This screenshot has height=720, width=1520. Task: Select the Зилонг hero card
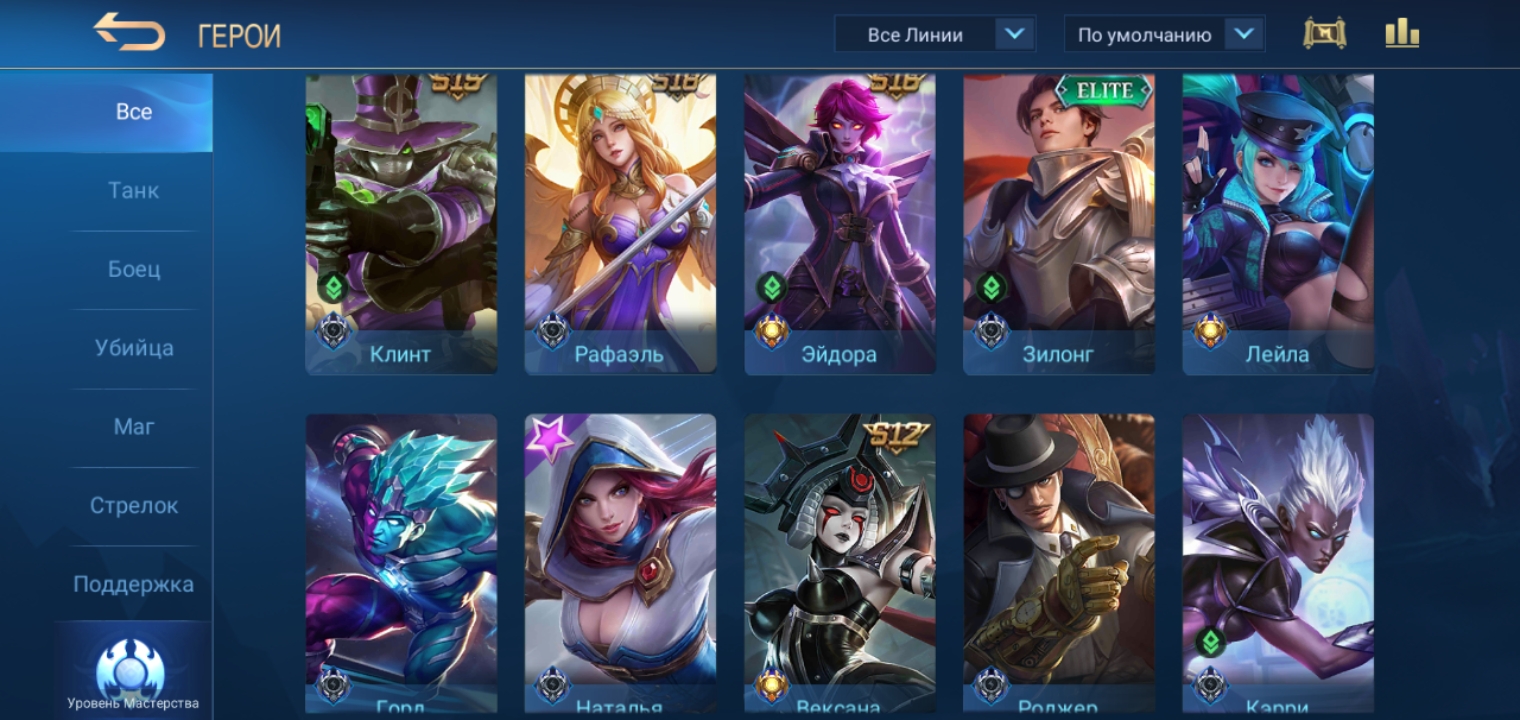click(1059, 223)
